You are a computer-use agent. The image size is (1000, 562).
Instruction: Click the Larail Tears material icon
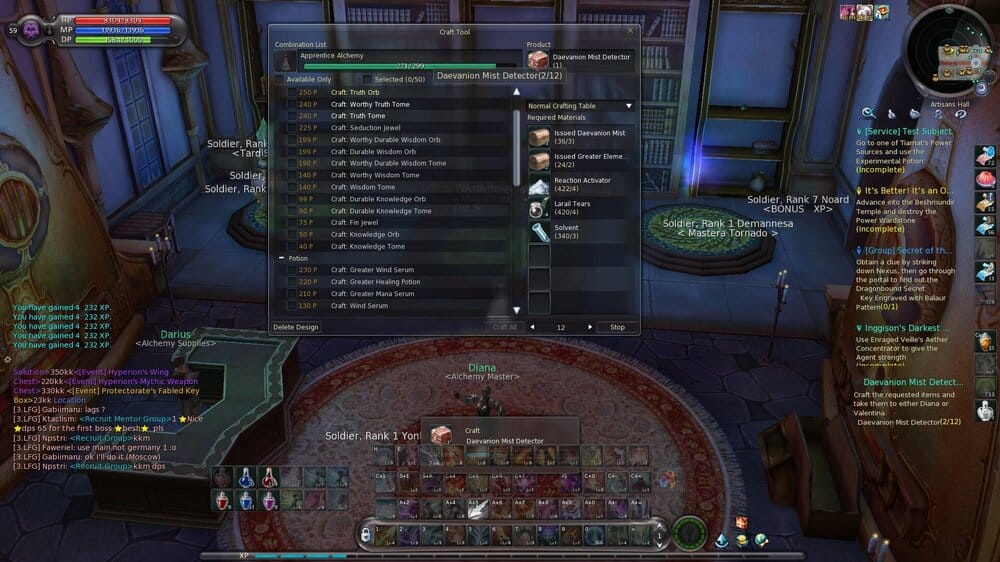539,208
